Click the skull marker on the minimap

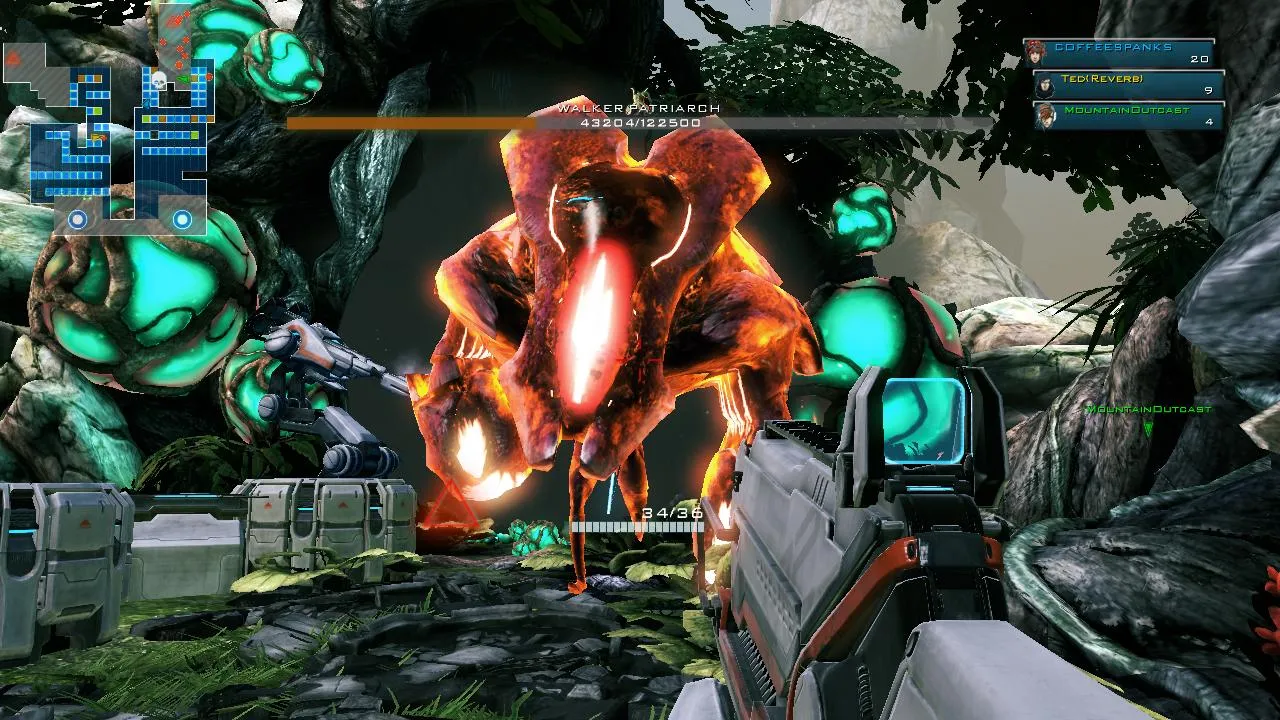[x=159, y=77]
